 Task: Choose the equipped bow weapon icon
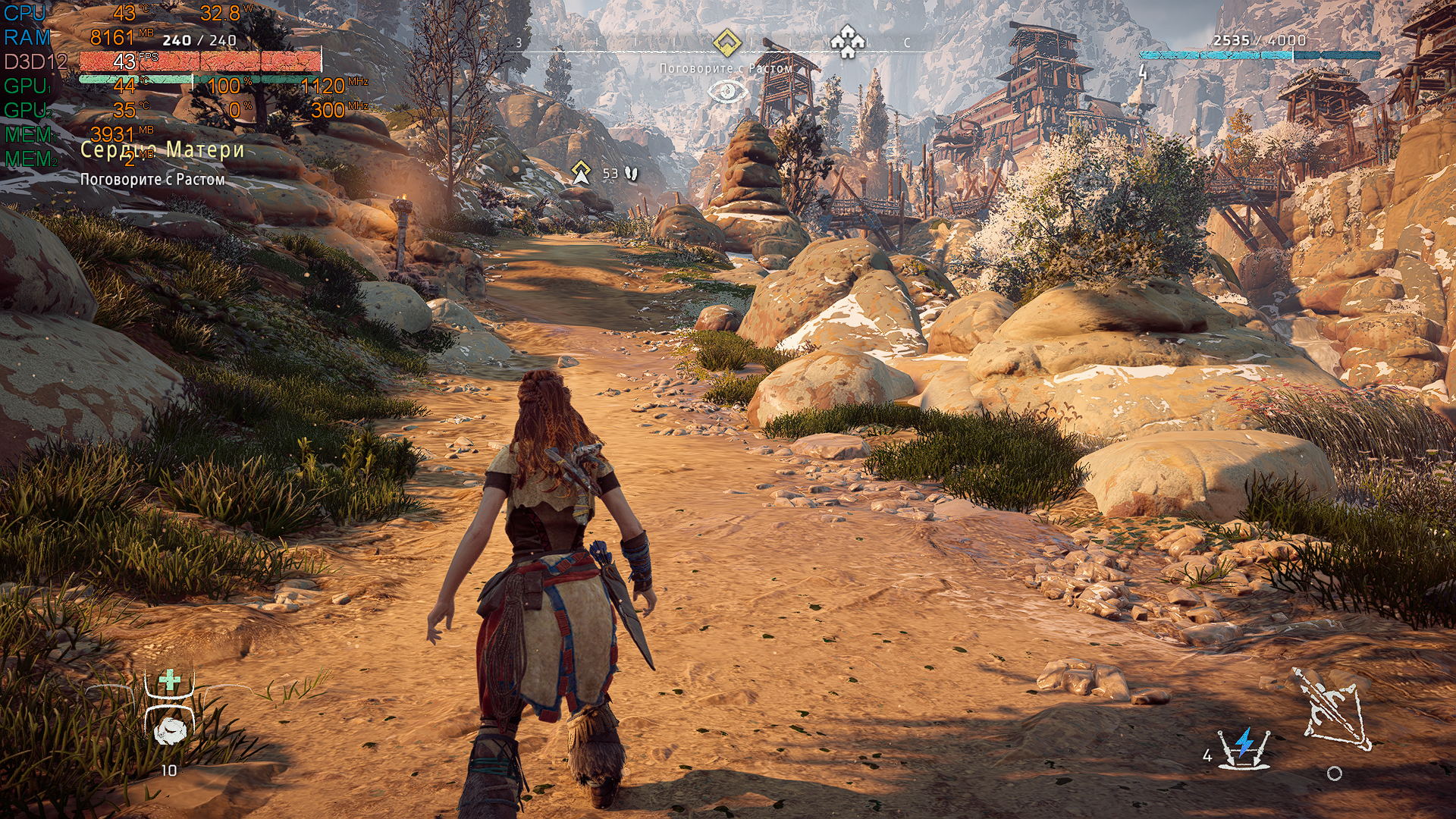click(1332, 708)
